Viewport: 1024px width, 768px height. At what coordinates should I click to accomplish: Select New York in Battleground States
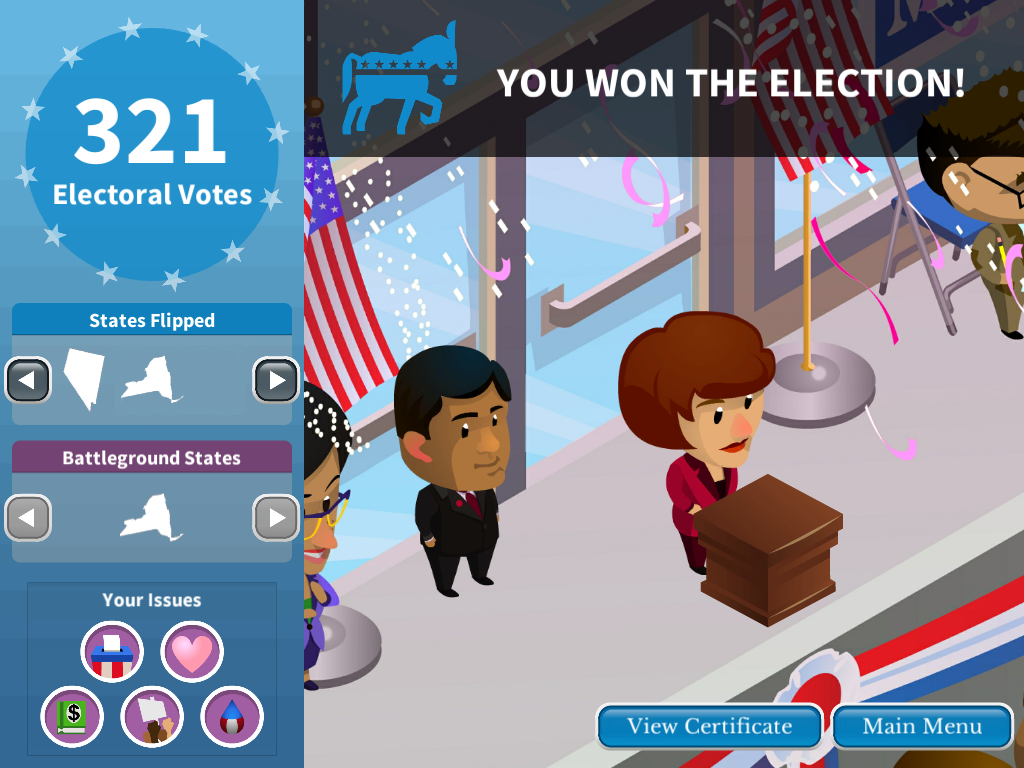click(151, 518)
